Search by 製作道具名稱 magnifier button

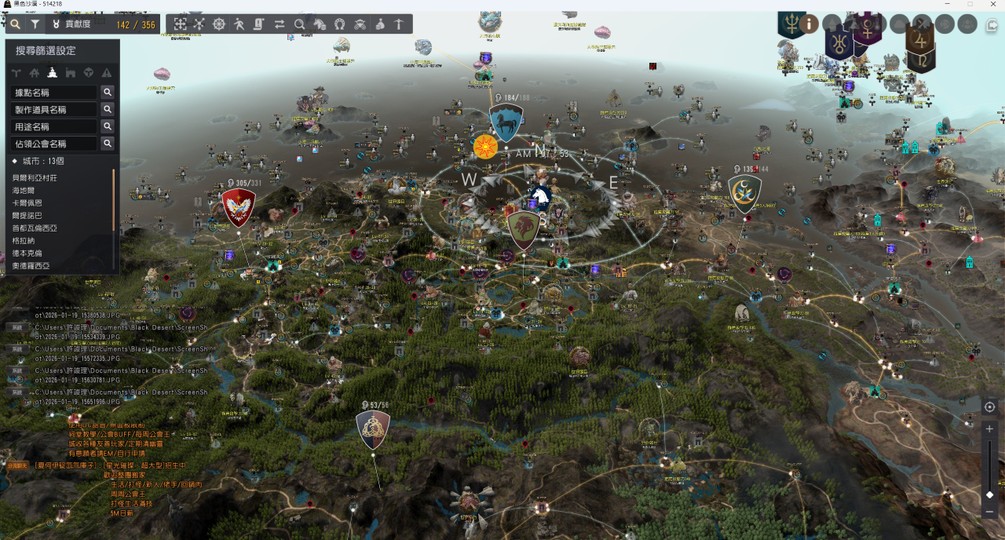pos(107,109)
